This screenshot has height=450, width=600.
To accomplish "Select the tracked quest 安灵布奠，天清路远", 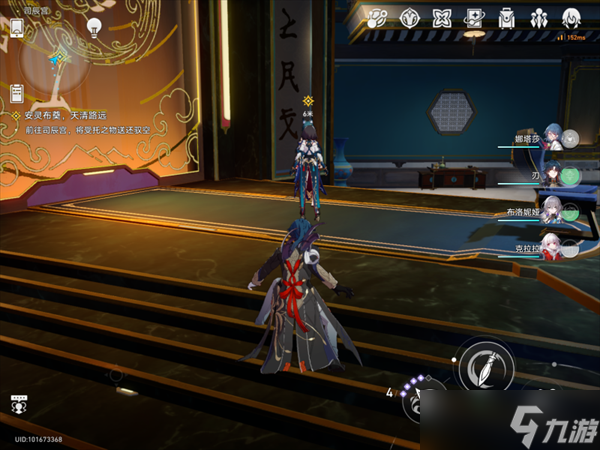I will tap(65, 116).
